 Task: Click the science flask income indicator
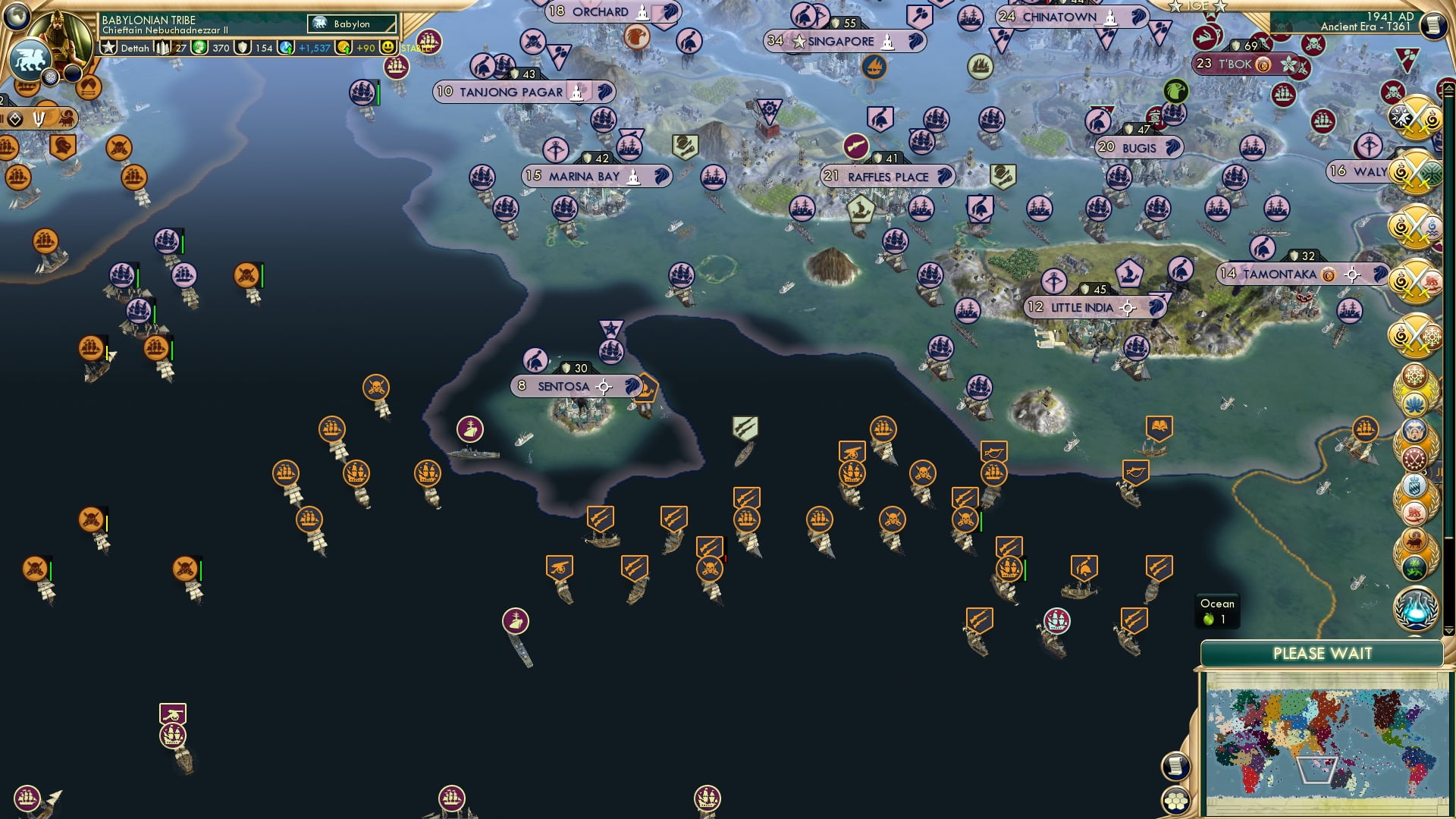[286, 48]
